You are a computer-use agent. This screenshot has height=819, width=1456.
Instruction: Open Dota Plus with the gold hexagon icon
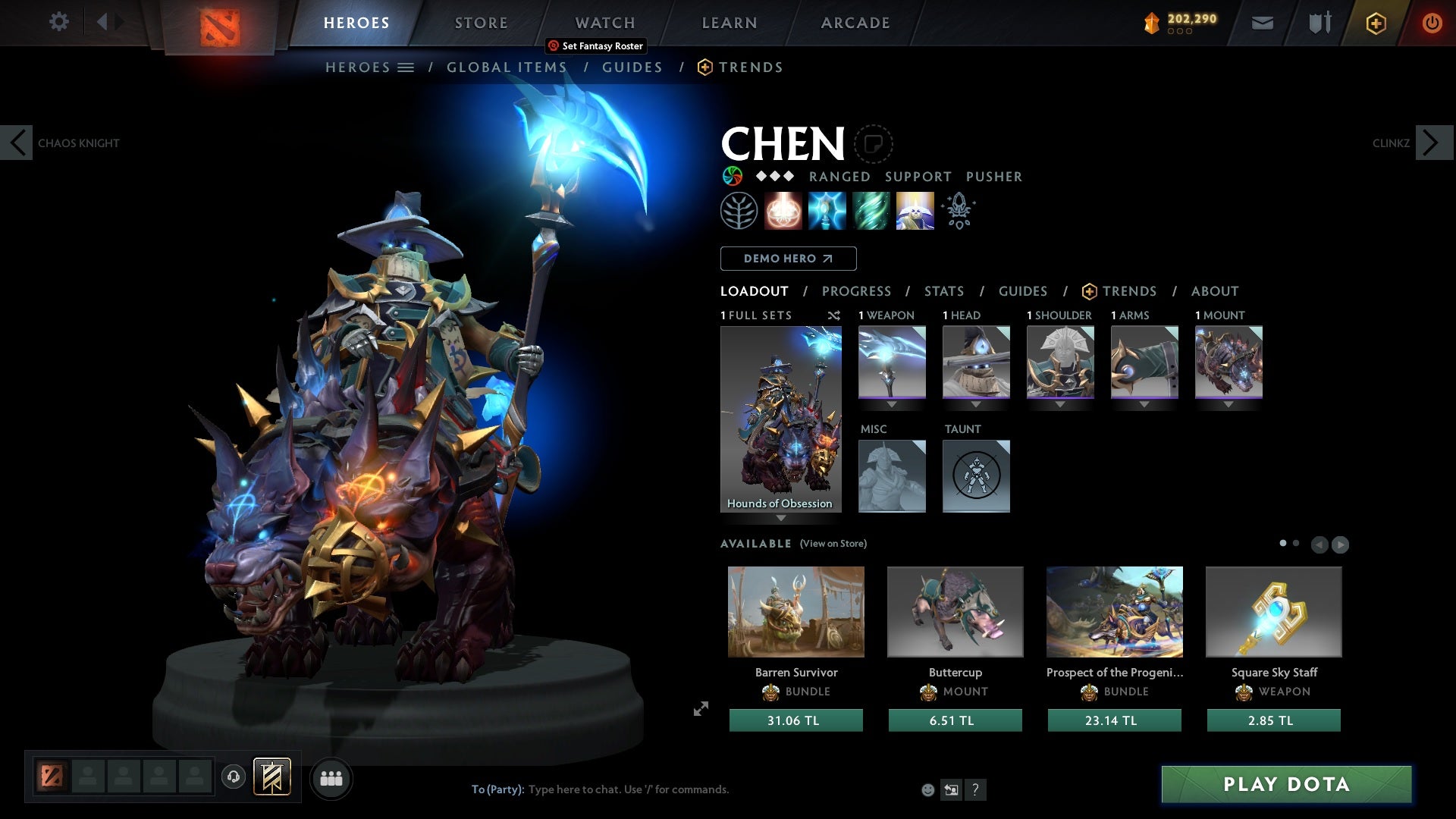click(1376, 22)
